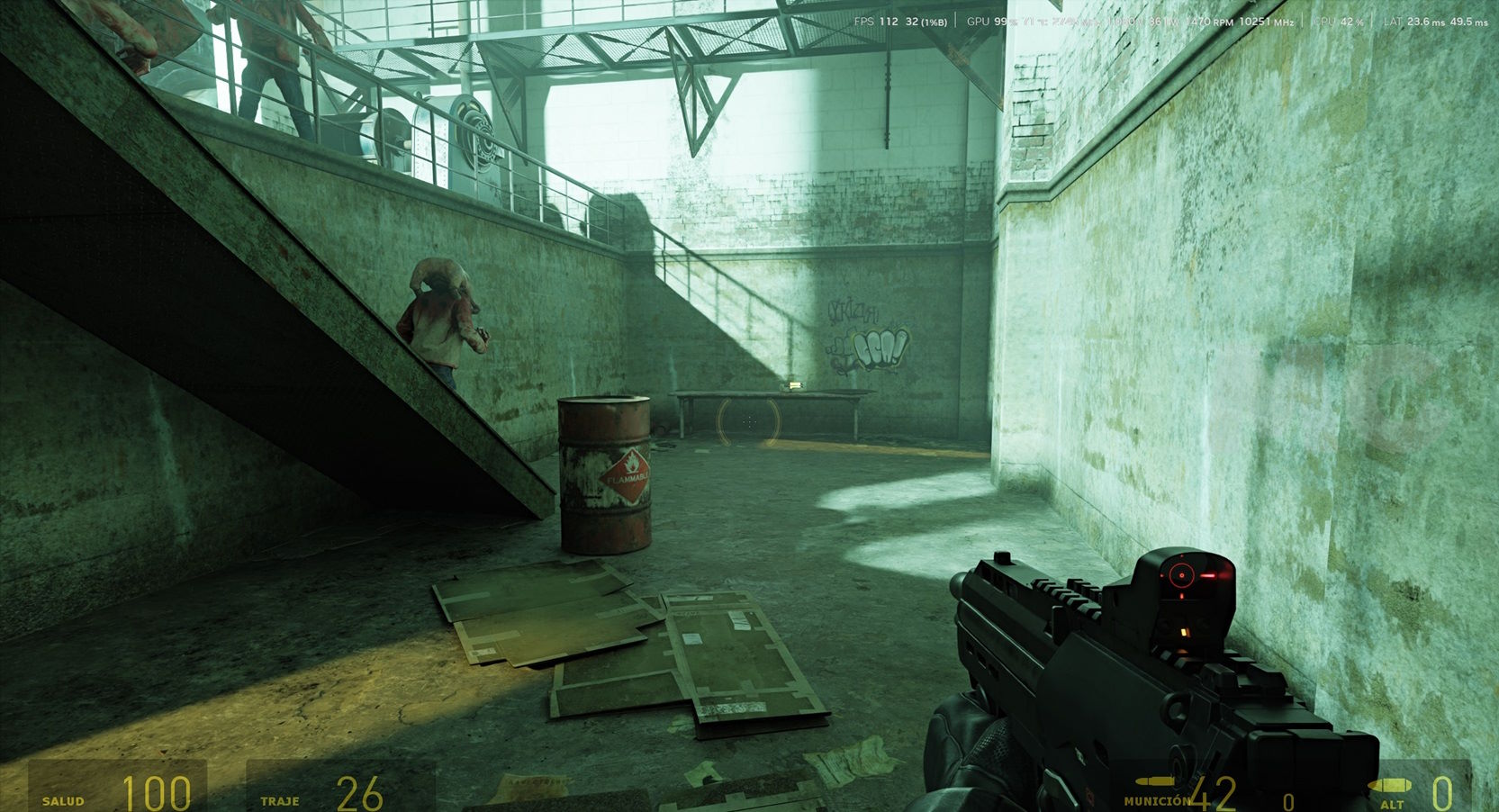Screen dimensions: 1499x812
Task: Click the reserve ammo counter showing 0
Action: (x=1289, y=800)
